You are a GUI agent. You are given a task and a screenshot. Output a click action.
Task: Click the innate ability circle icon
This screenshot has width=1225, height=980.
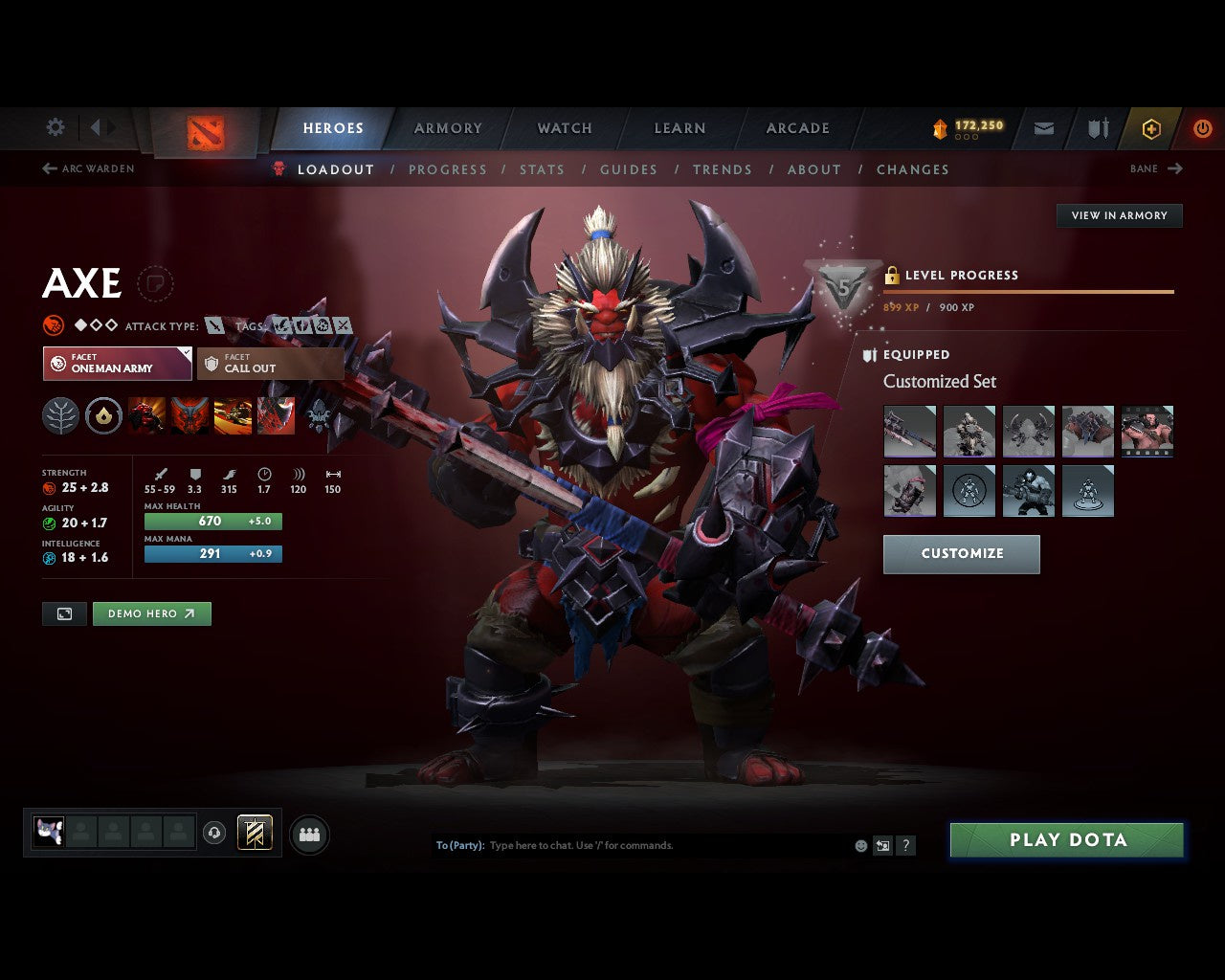pos(103,416)
